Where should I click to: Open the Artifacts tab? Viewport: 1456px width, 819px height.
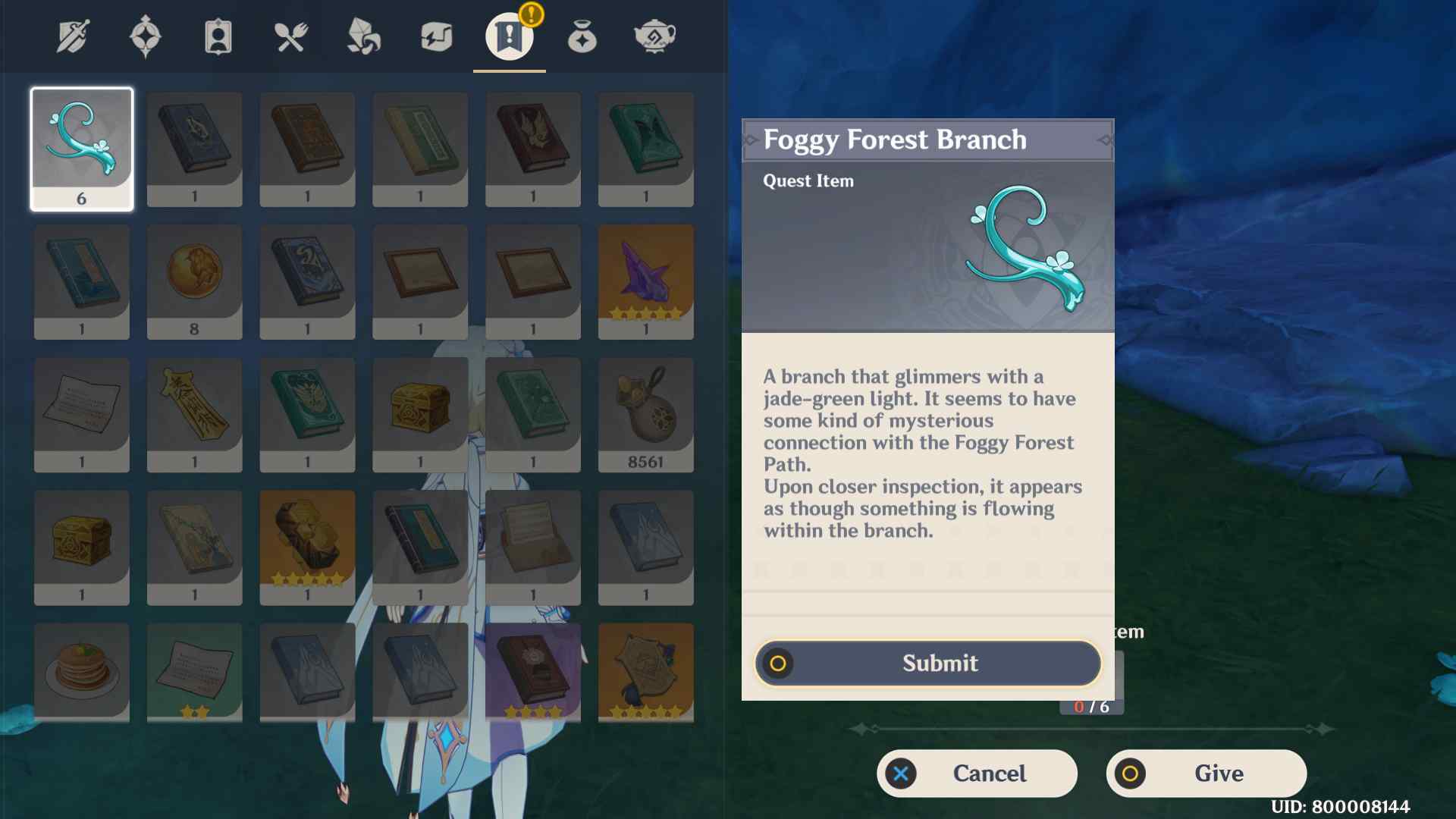pyautogui.click(x=146, y=36)
